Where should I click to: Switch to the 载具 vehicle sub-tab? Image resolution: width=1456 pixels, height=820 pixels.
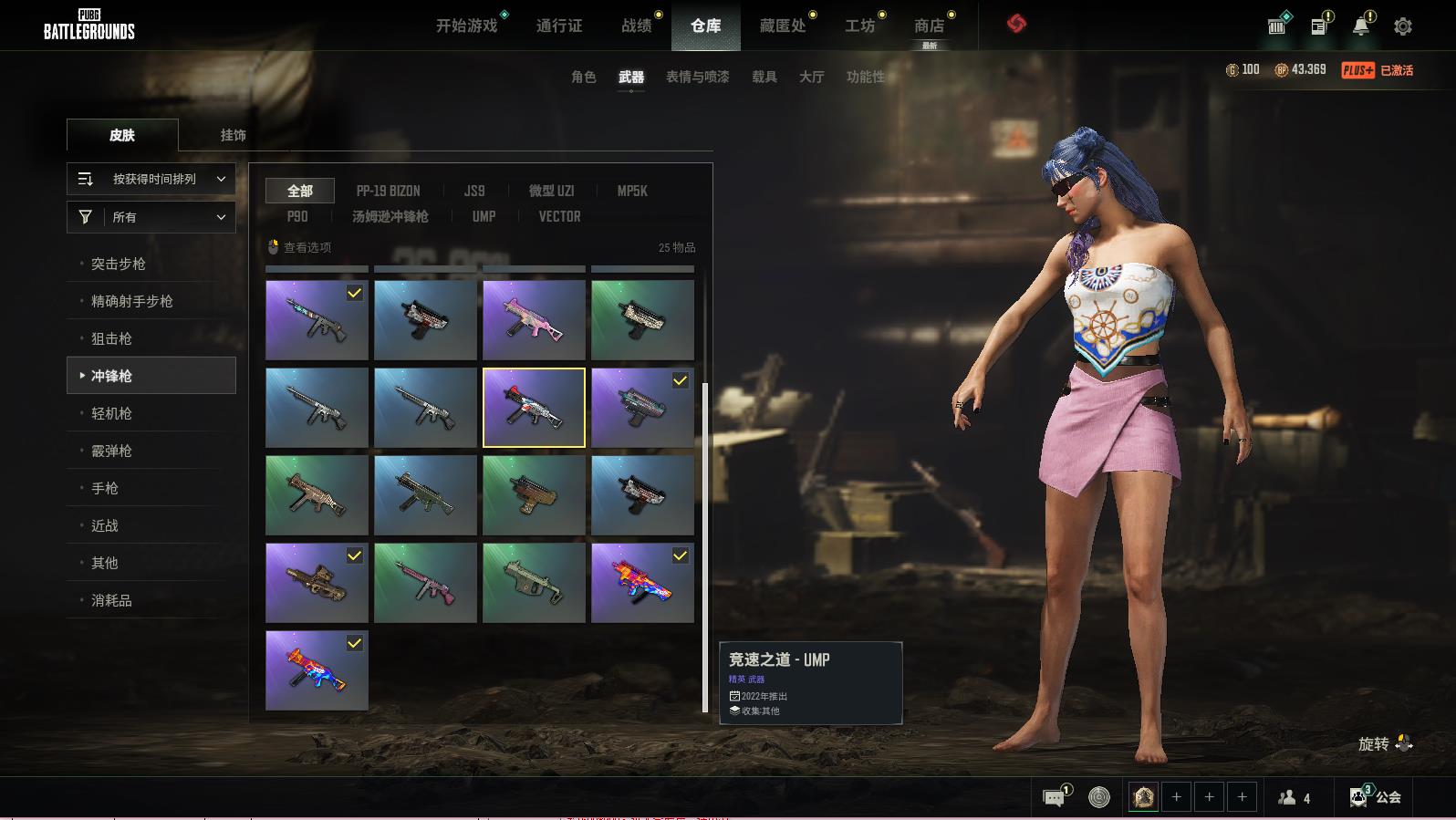coord(764,77)
